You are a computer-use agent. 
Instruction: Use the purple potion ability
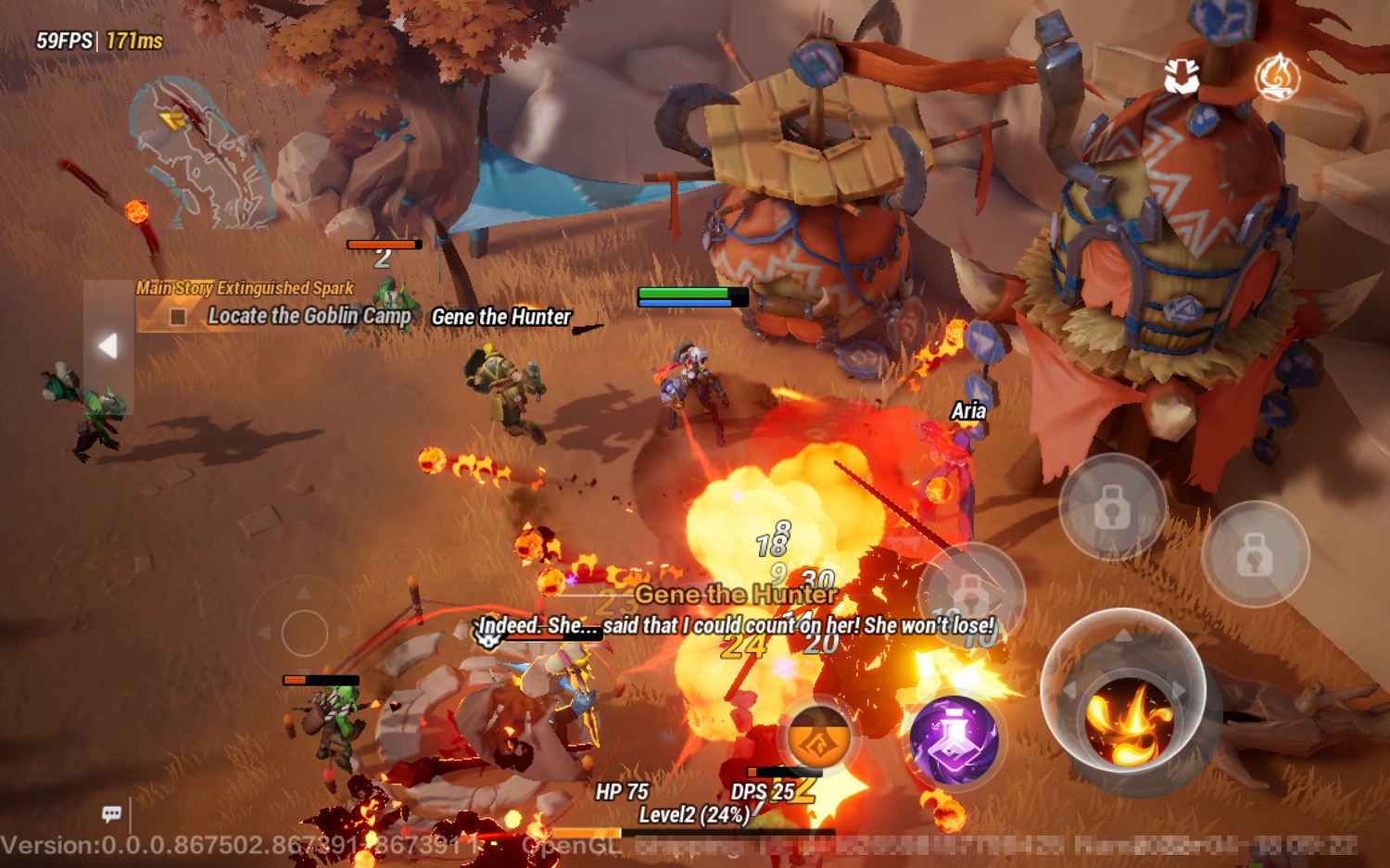coord(953,740)
